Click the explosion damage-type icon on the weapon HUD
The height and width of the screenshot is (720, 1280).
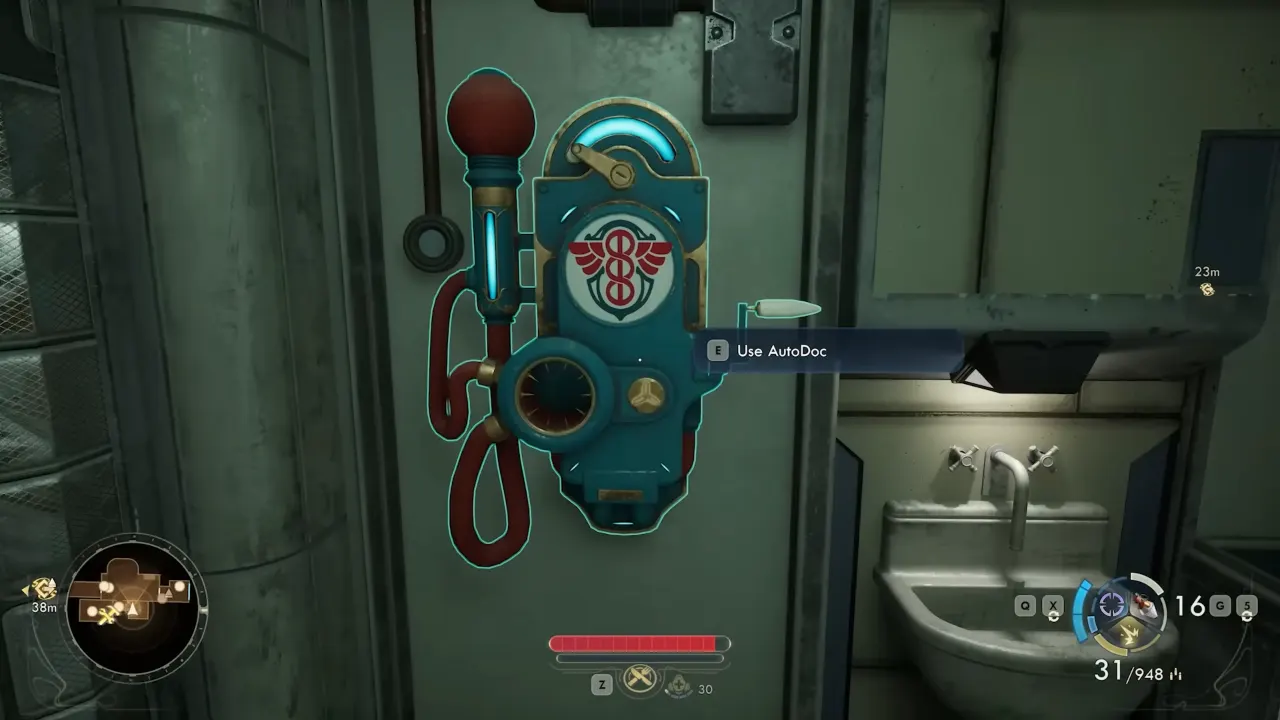tap(1129, 634)
